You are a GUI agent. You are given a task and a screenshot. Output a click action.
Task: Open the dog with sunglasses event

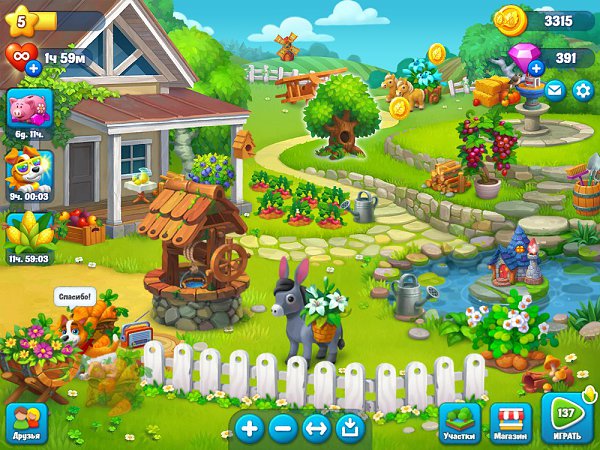29,169
